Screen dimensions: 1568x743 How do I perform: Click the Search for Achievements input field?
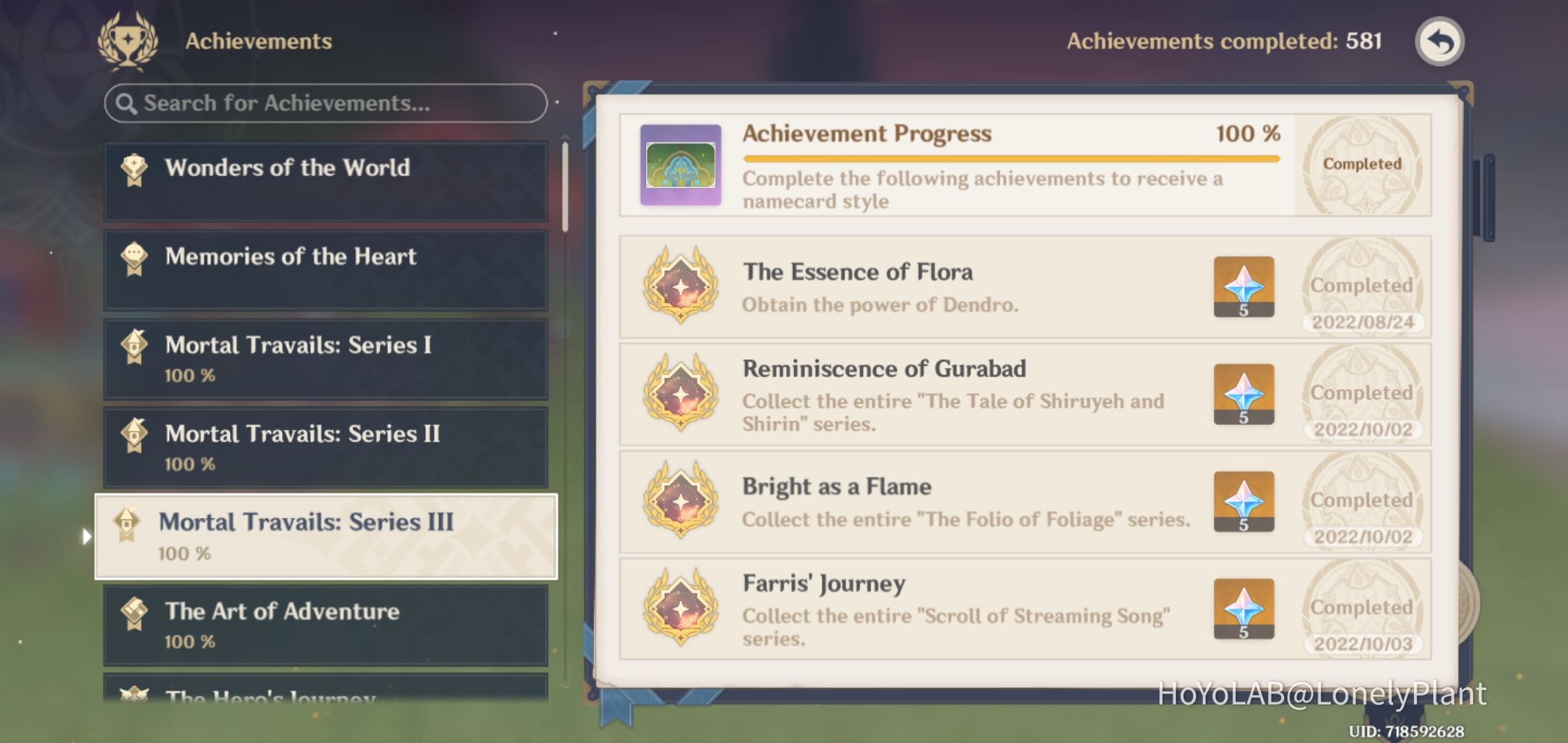[x=323, y=103]
